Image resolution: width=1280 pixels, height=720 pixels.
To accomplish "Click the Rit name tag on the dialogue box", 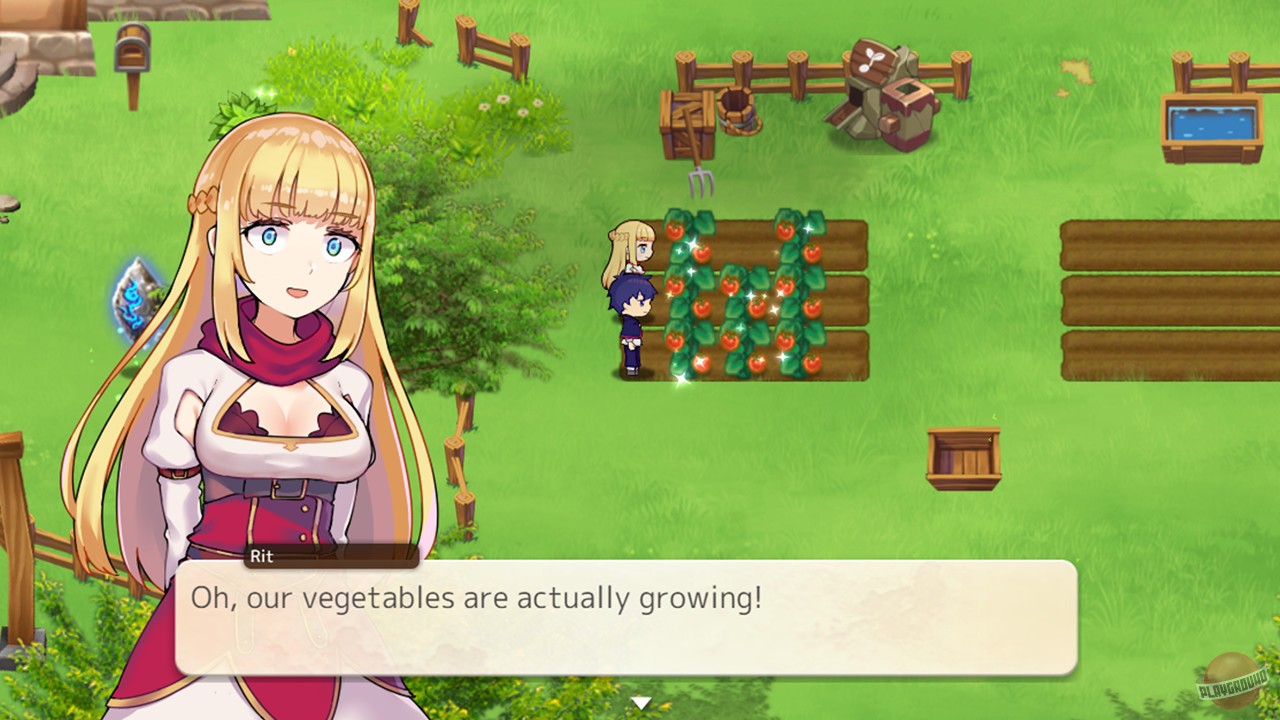I will coord(262,557).
